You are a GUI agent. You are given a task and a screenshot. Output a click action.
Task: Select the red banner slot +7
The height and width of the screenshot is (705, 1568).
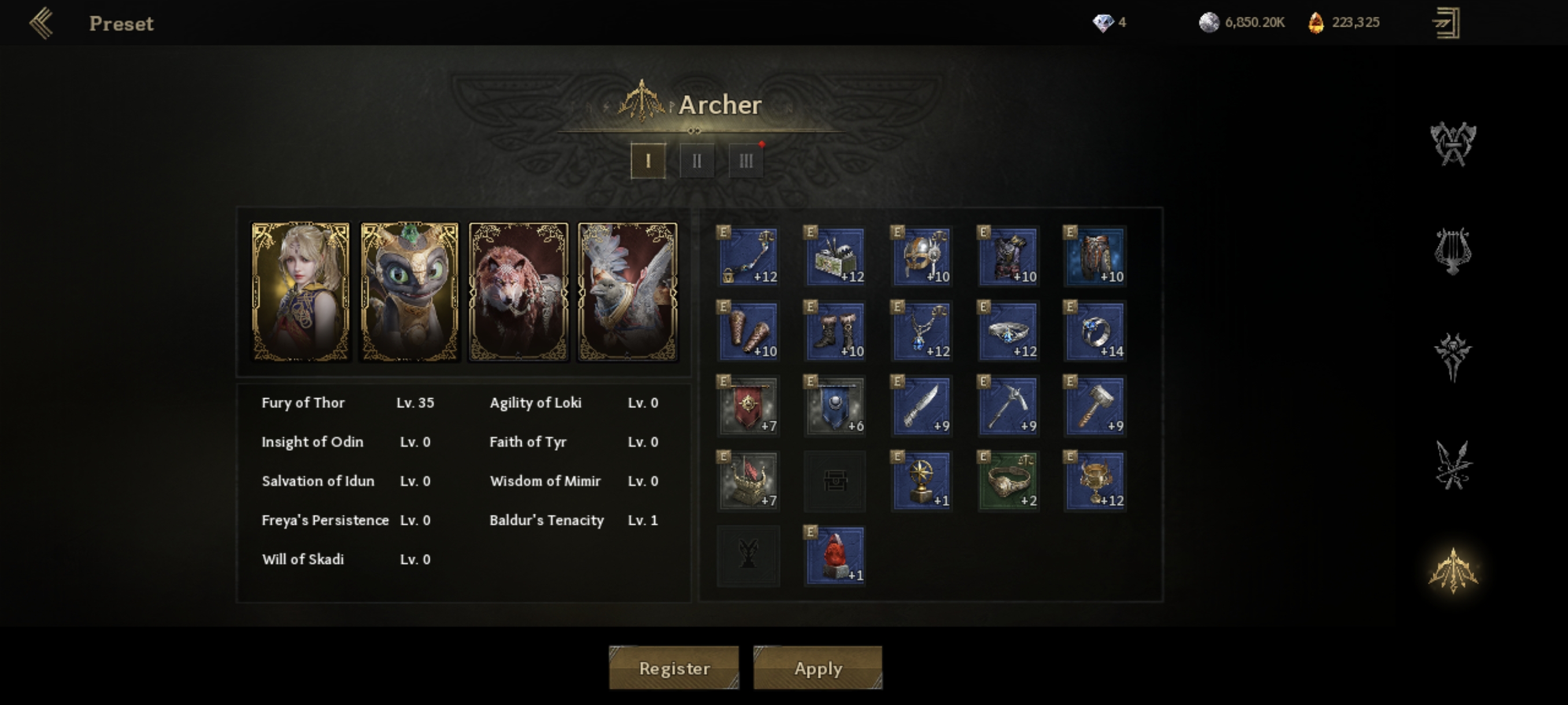click(x=748, y=406)
